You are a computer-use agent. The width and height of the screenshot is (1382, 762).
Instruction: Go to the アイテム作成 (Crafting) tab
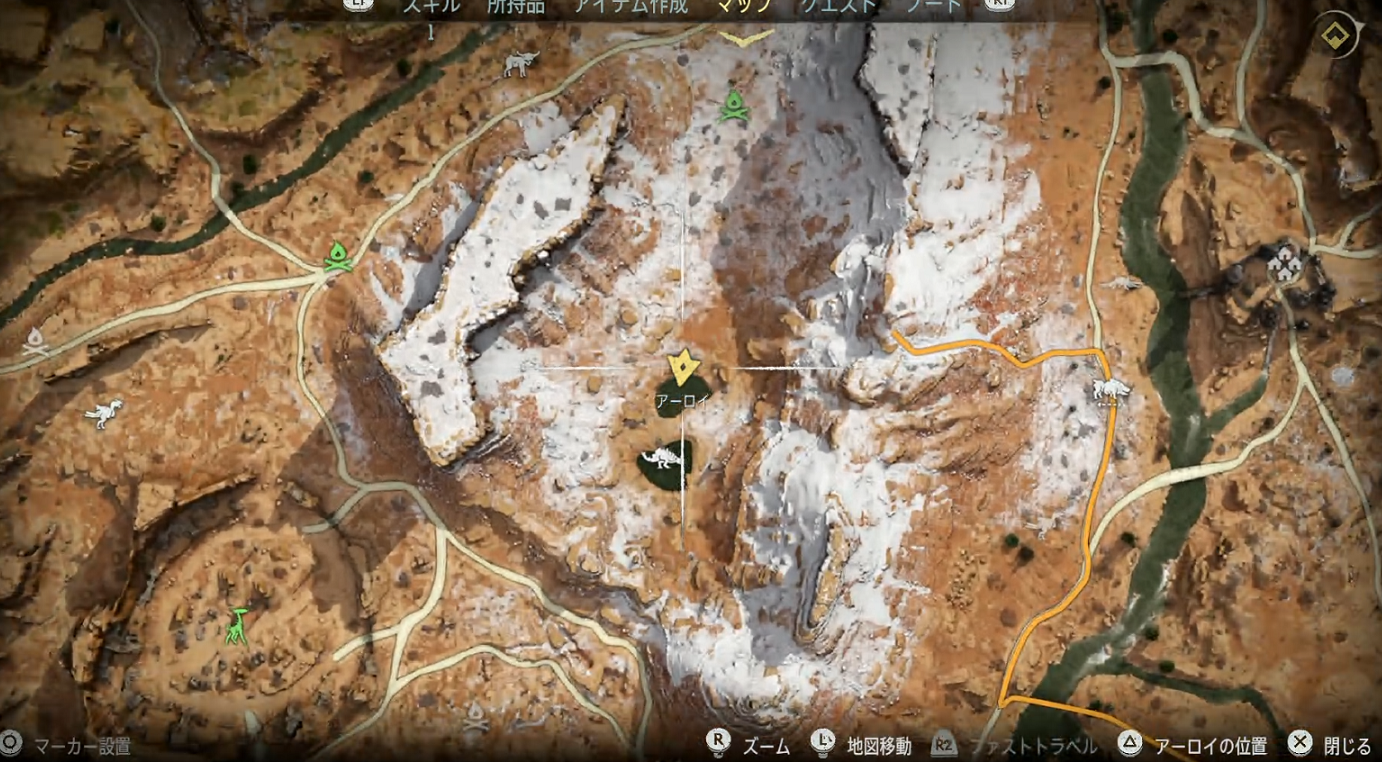pyautogui.click(x=630, y=6)
